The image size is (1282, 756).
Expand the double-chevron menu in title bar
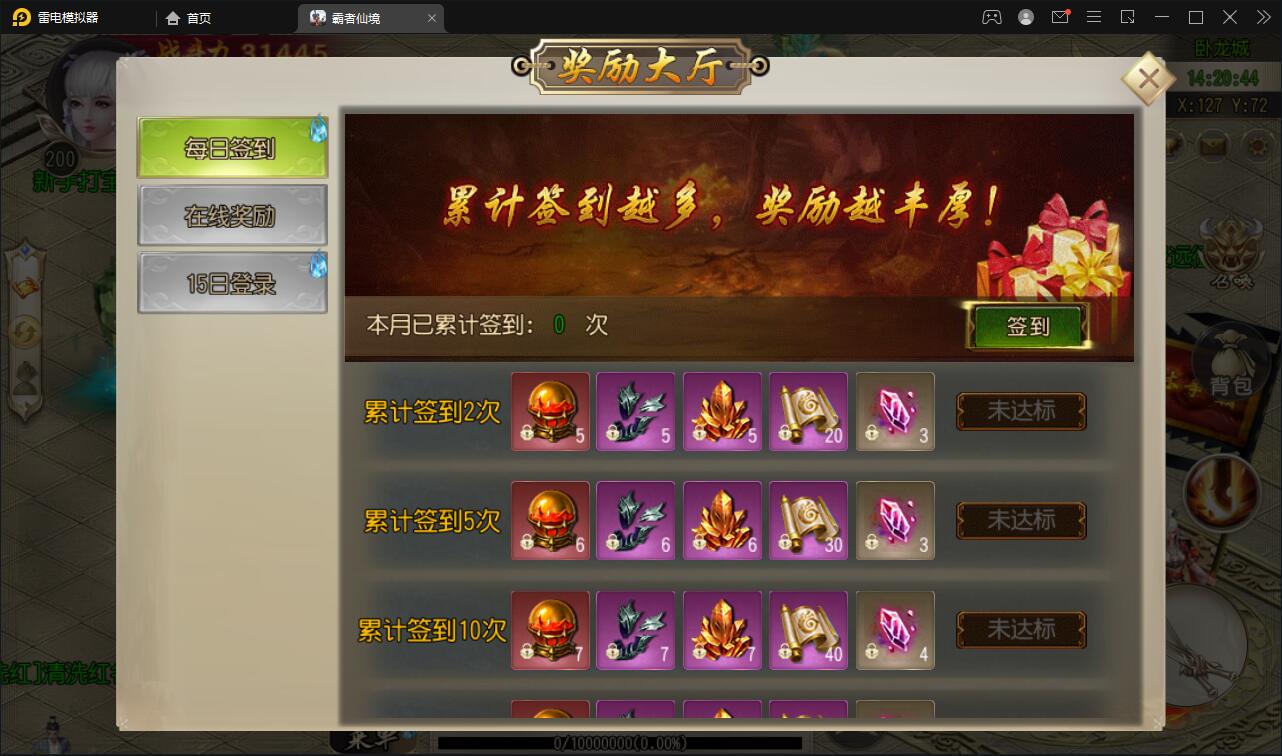(x=1263, y=16)
